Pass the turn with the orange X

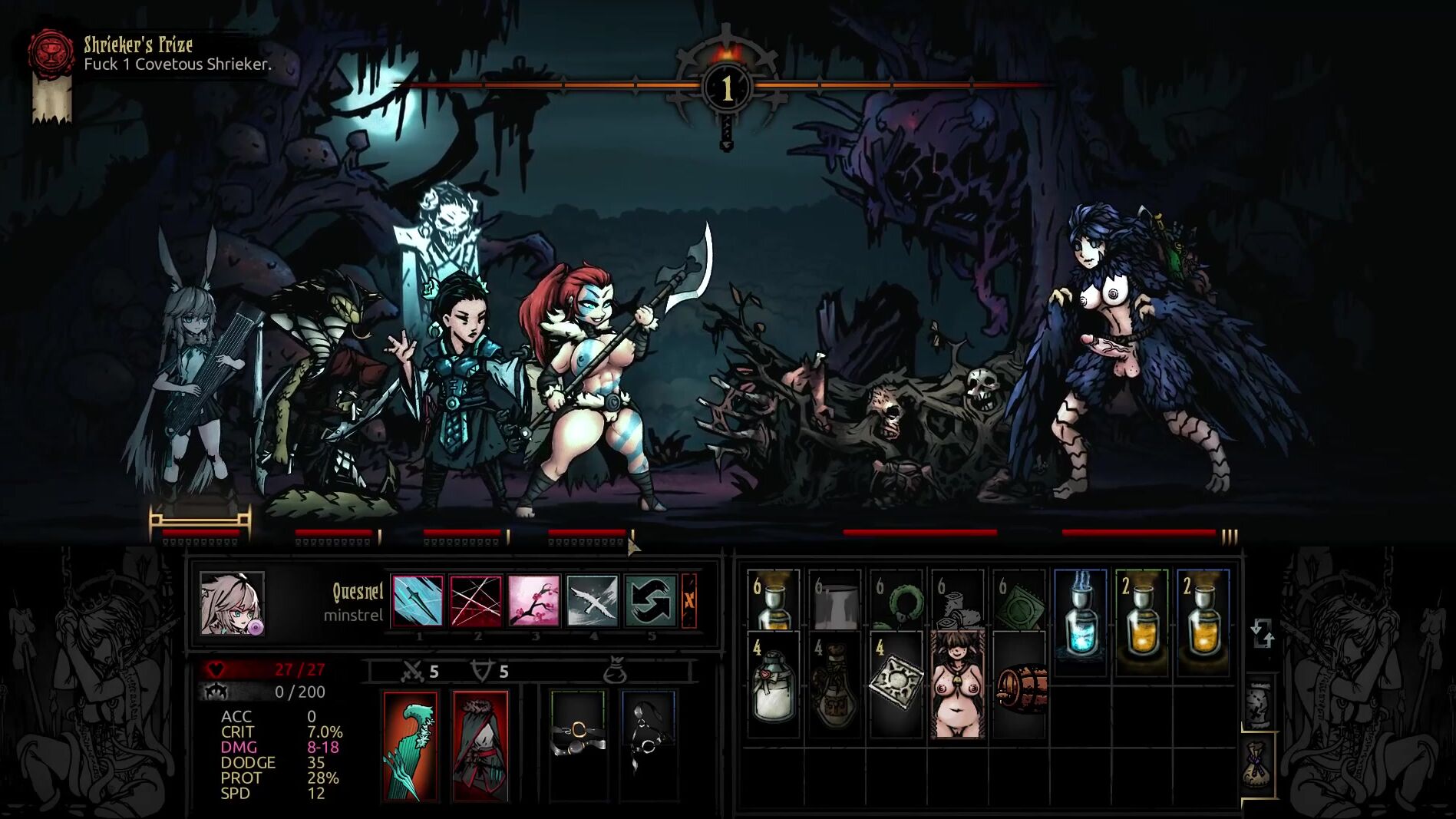click(689, 600)
